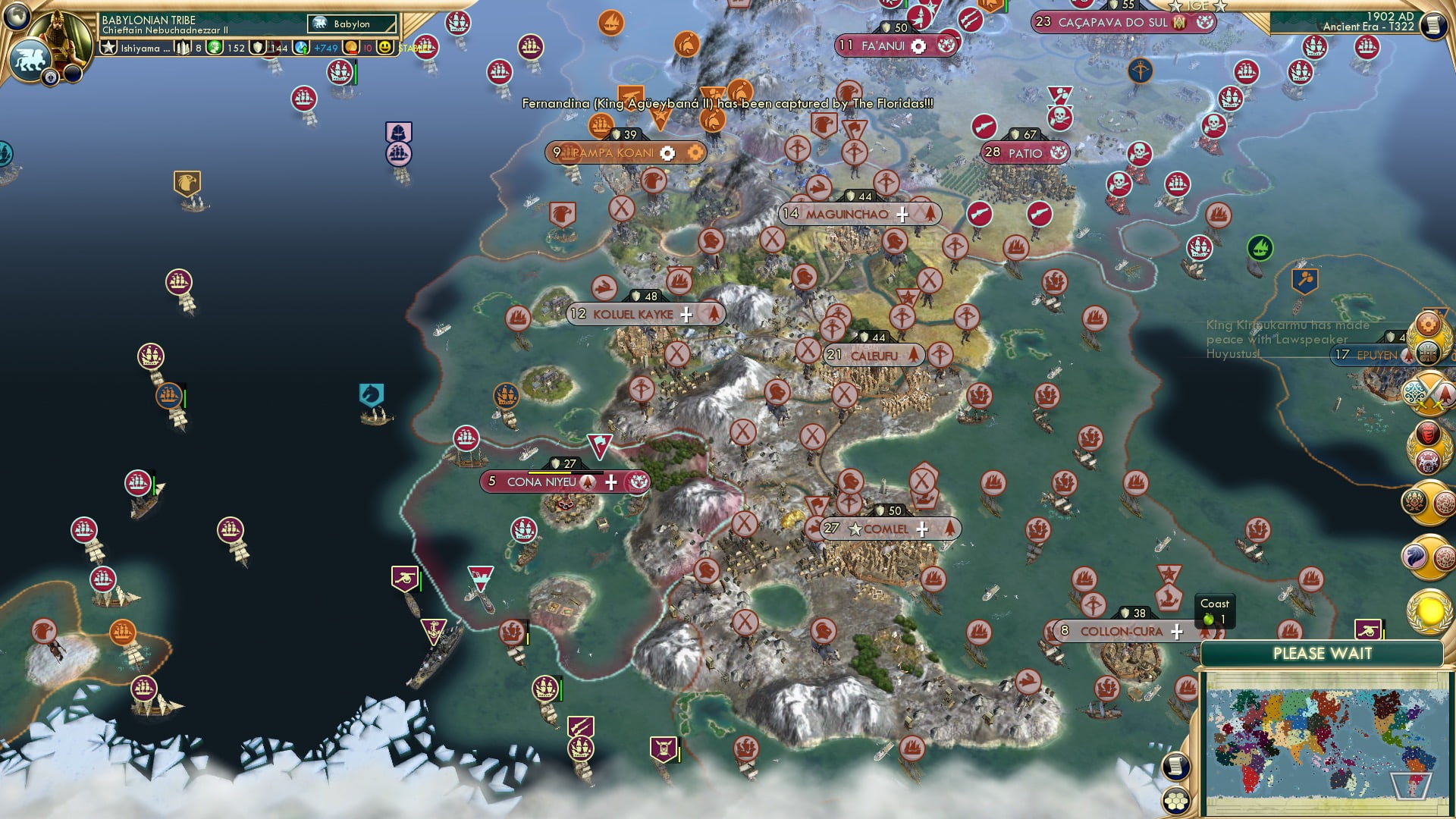
Task: Click the green science indicator showing 152
Action: 216,47
